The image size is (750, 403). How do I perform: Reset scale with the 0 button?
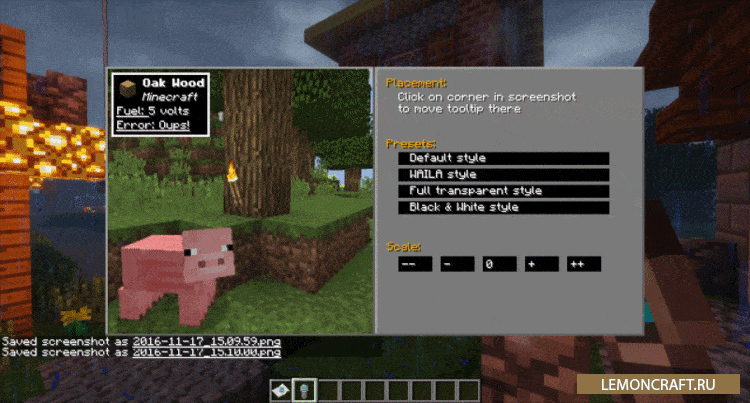(x=499, y=264)
